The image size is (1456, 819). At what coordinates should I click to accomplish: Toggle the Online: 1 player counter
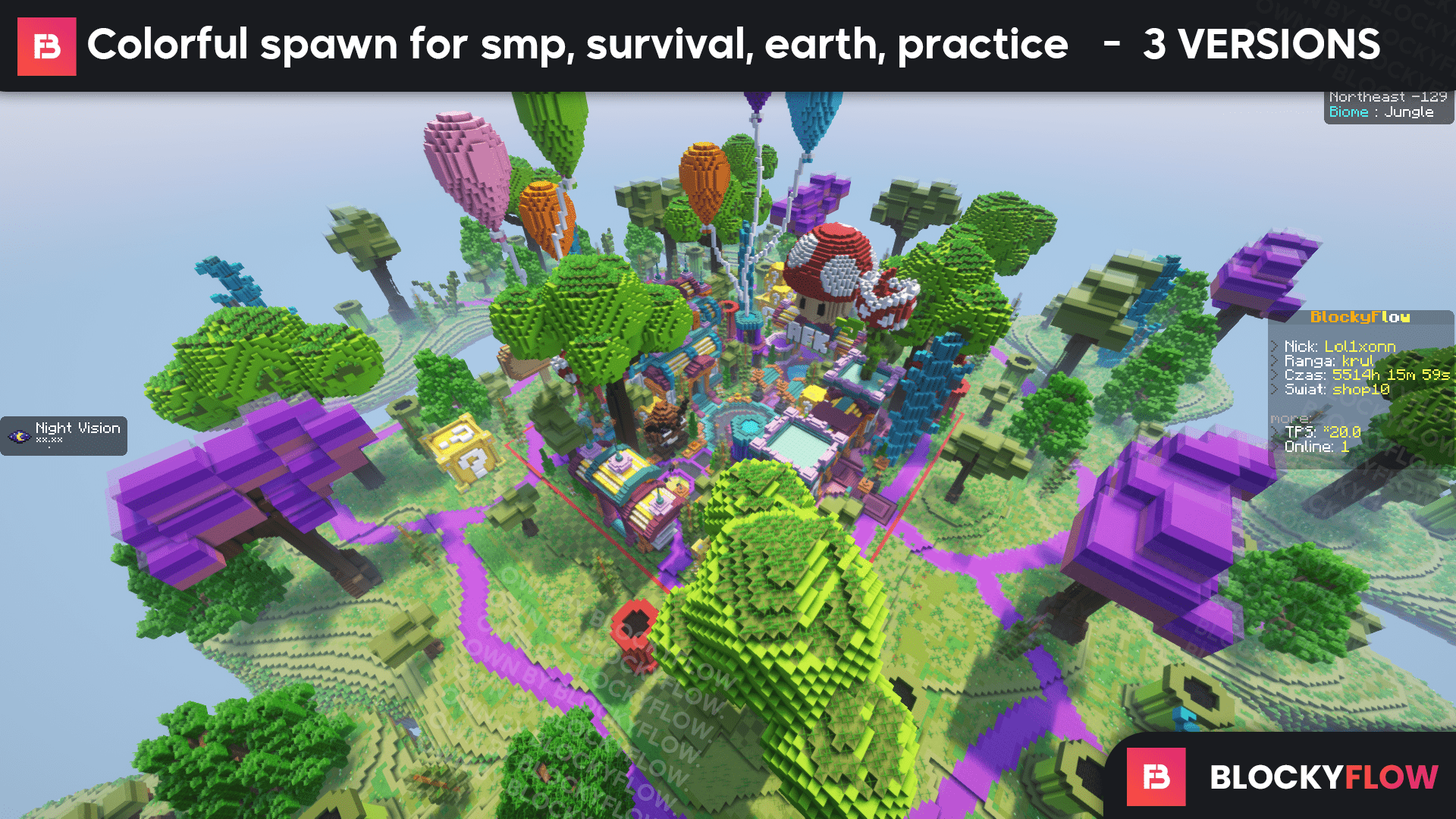[1318, 447]
